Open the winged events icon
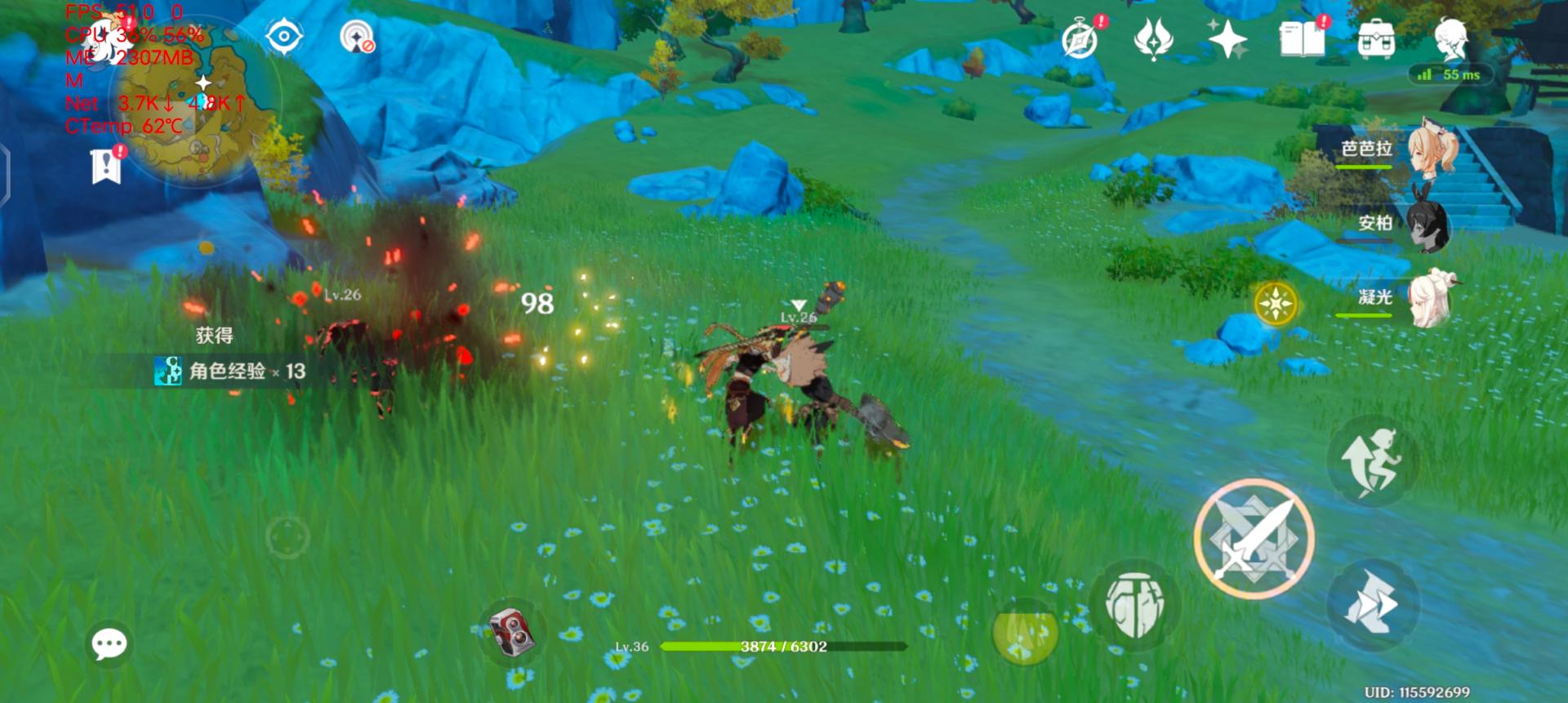 pos(1153,39)
